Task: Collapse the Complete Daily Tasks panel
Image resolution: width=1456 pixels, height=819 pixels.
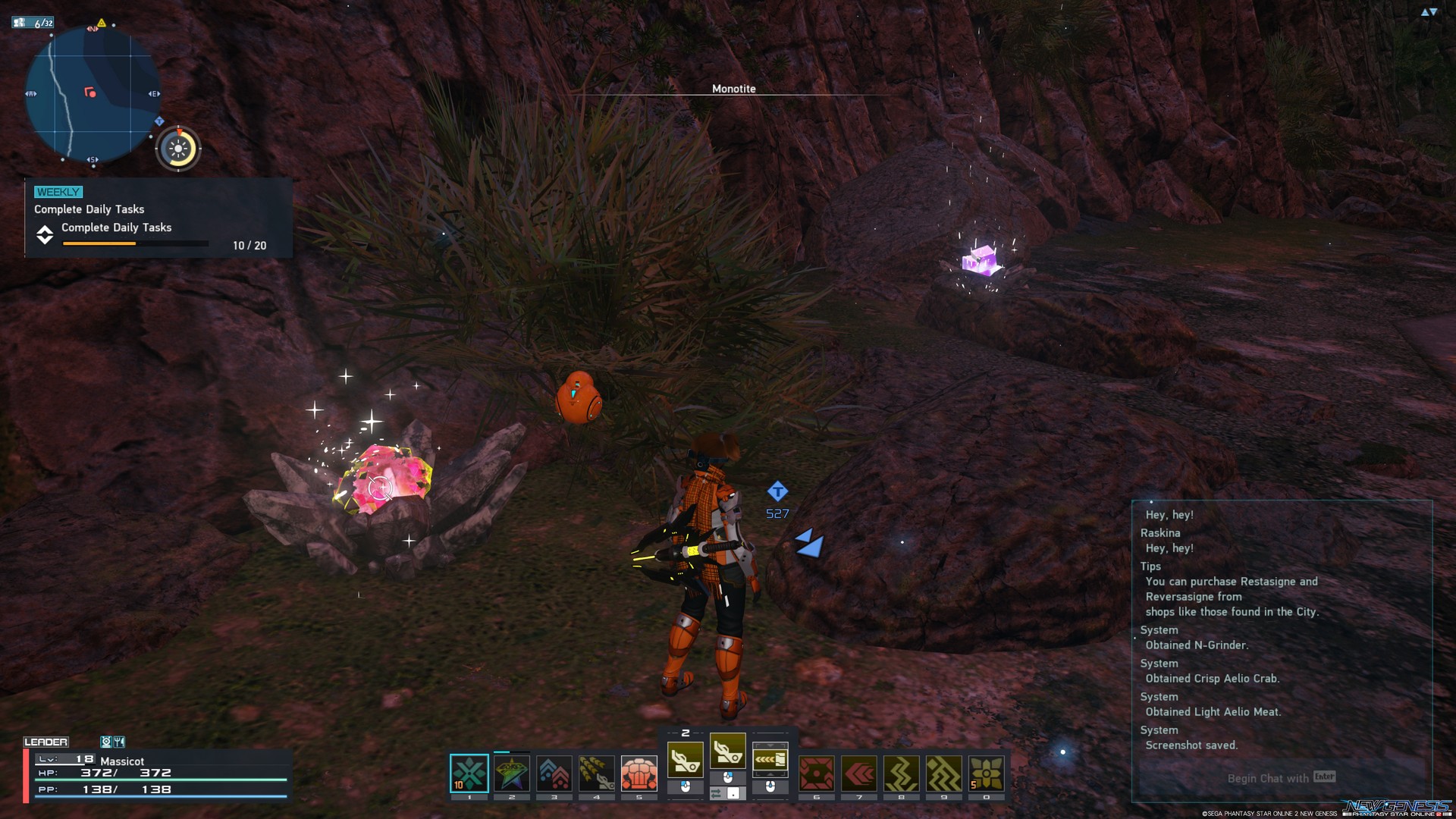Action: 45,236
